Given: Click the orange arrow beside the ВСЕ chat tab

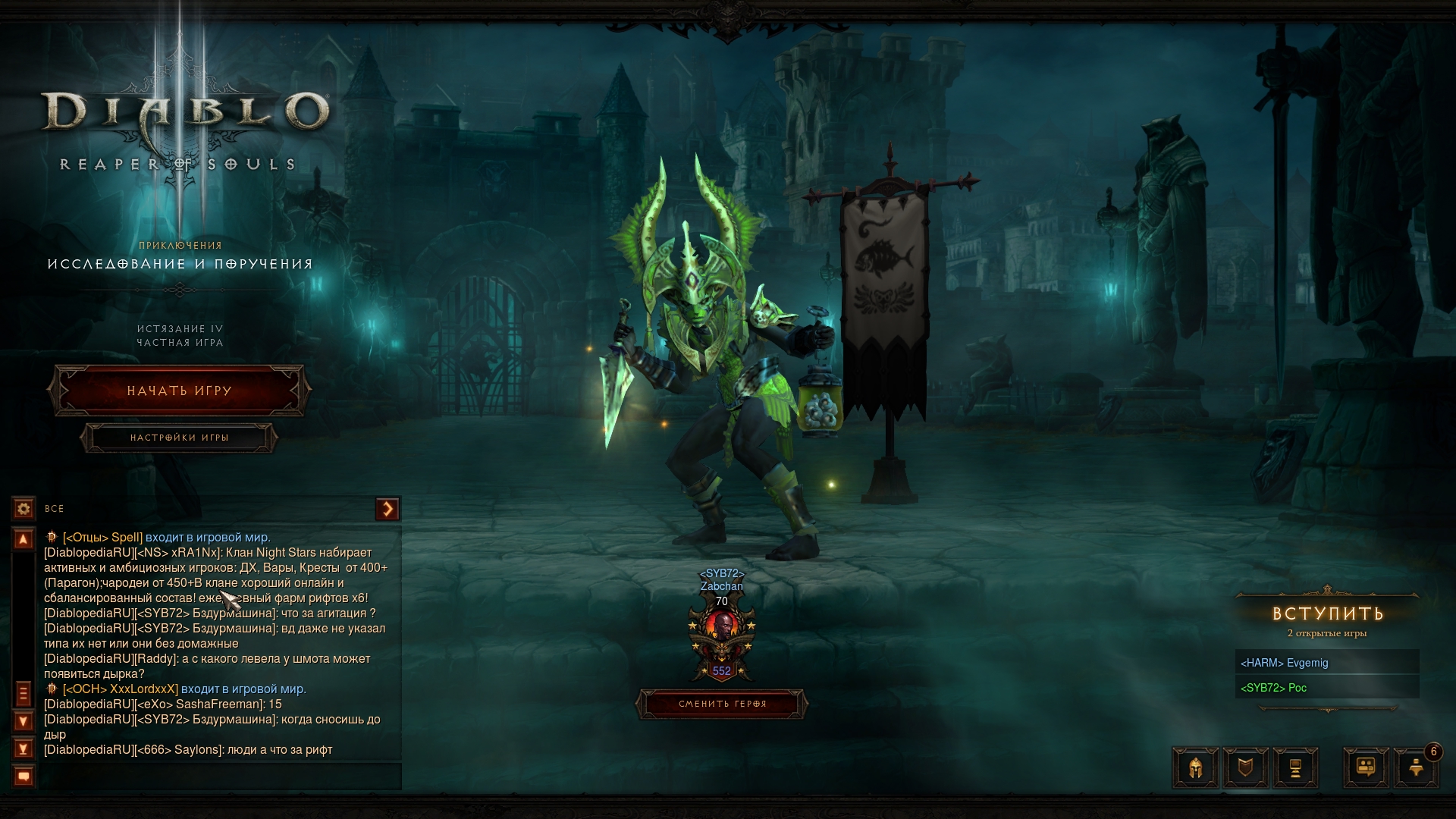Looking at the screenshot, I should 388,509.
